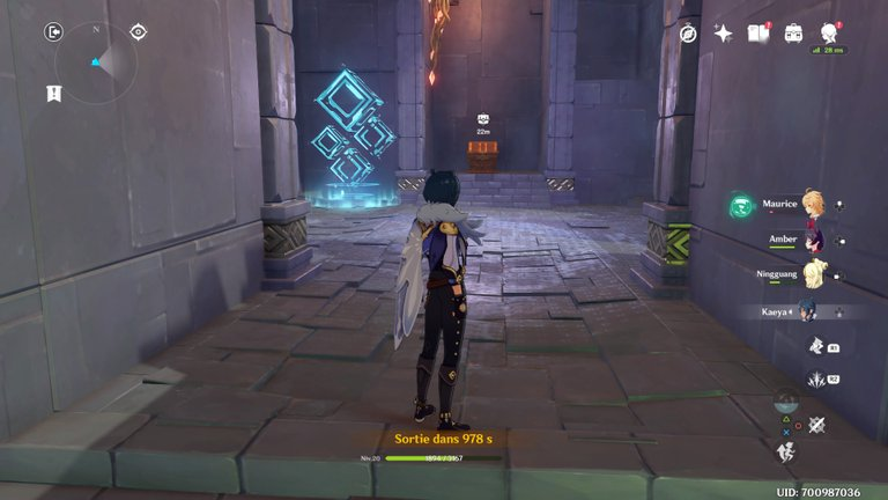Click the sprint running figure icon
This screenshot has width=888, height=500.
point(787,453)
